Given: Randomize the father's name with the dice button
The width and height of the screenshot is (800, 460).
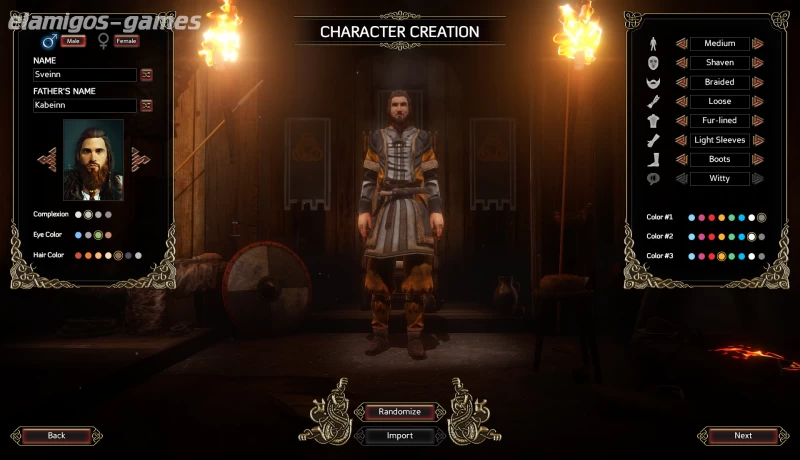Looking at the screenshot, I should 146,105.
